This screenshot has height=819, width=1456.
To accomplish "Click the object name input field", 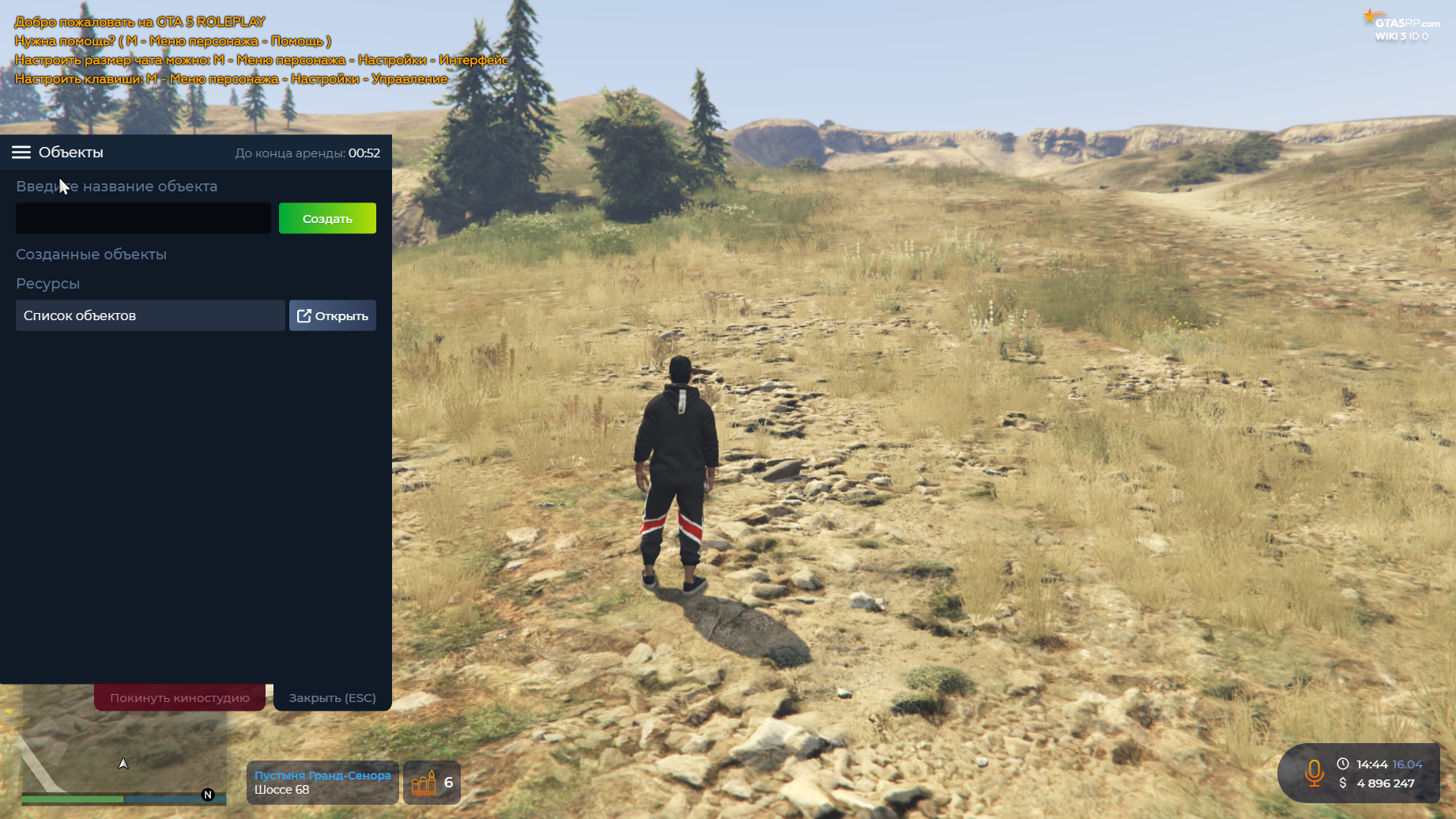I will pos(143,218).
